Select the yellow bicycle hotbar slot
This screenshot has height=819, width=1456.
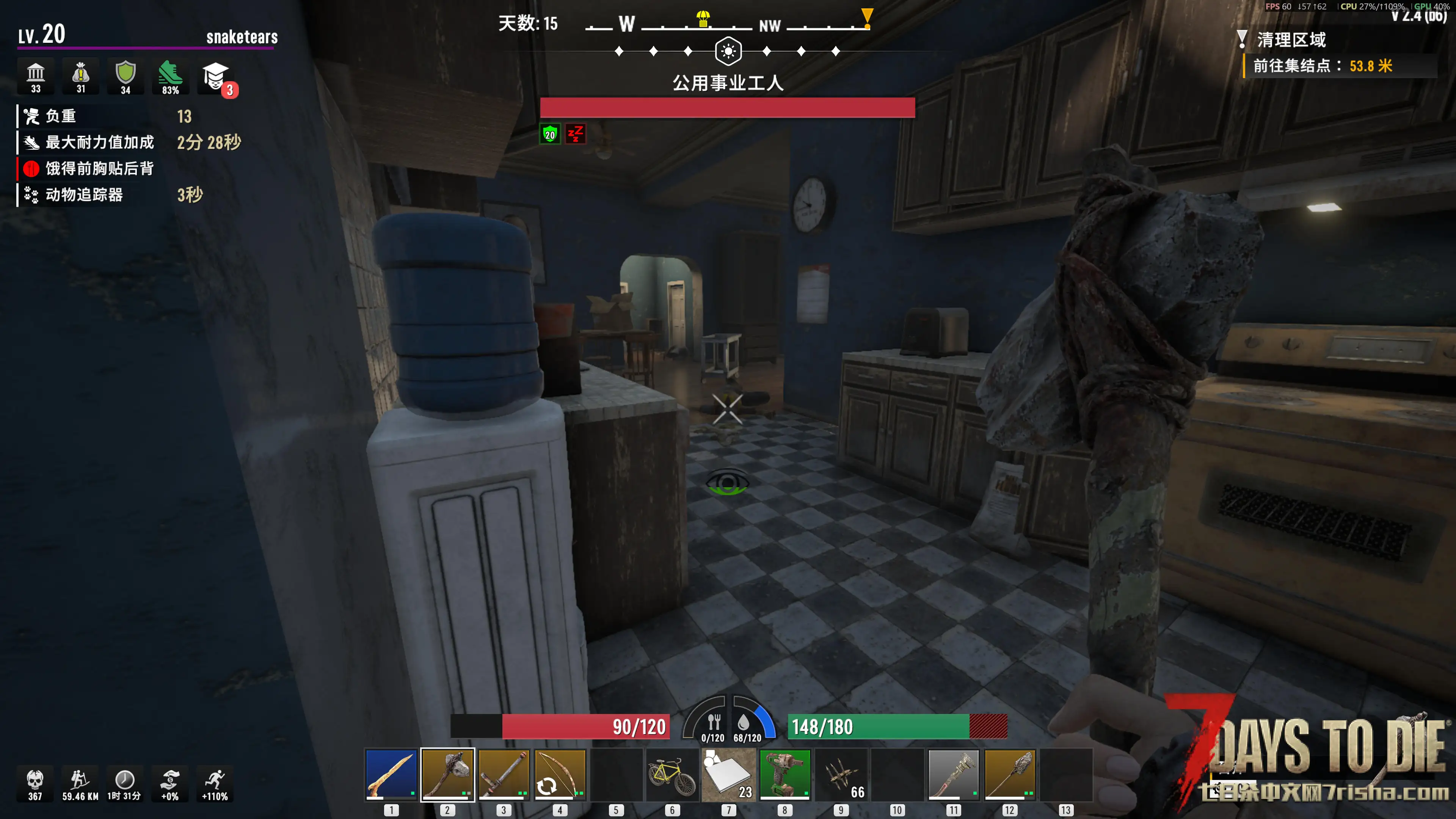(x=672, y=774)
